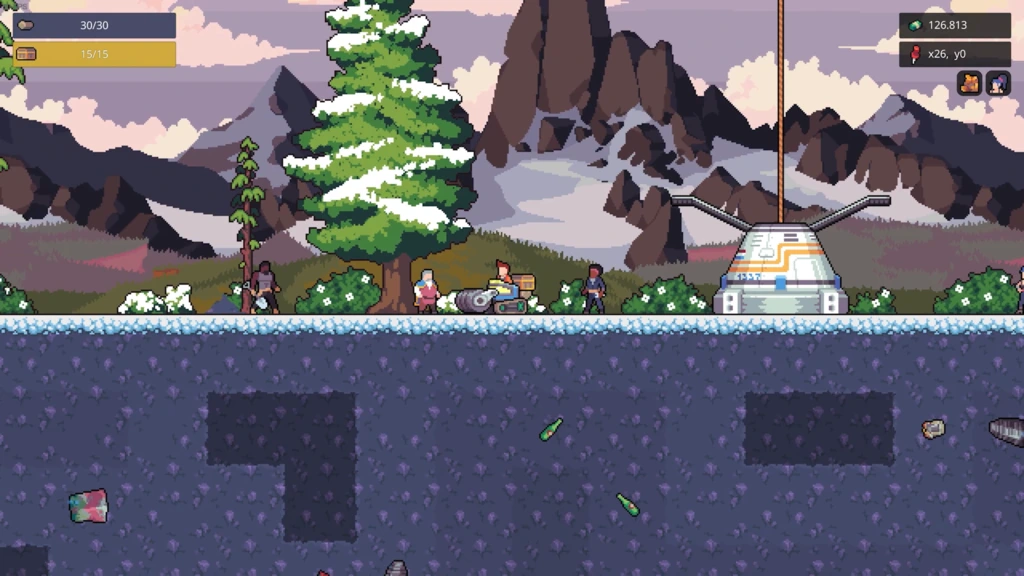Click the orange ore pile icon
Viewport: 1024px width, 576px height.
tap(969, 83)
